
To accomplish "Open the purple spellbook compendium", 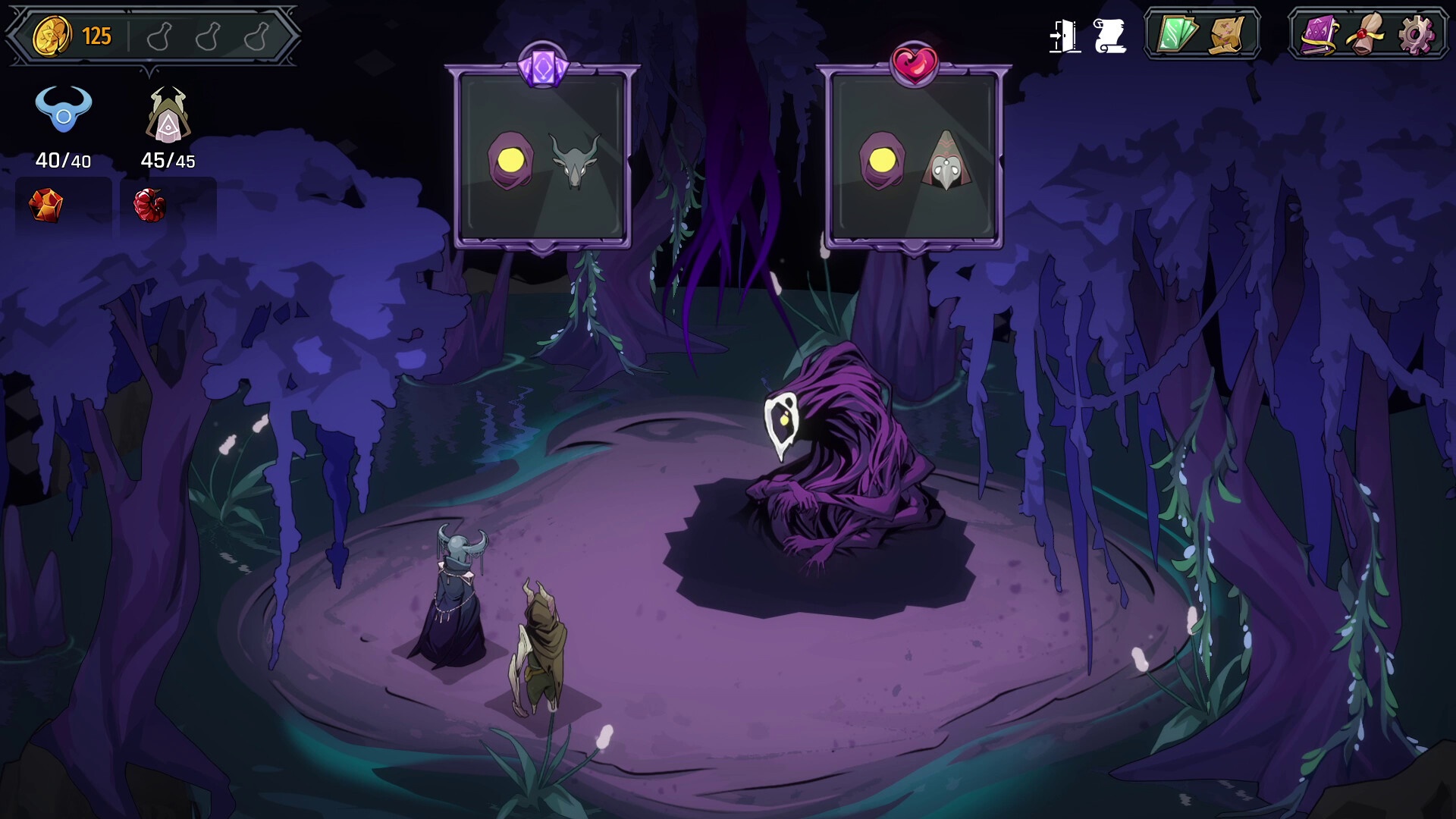I will [x=1319, y=34].
